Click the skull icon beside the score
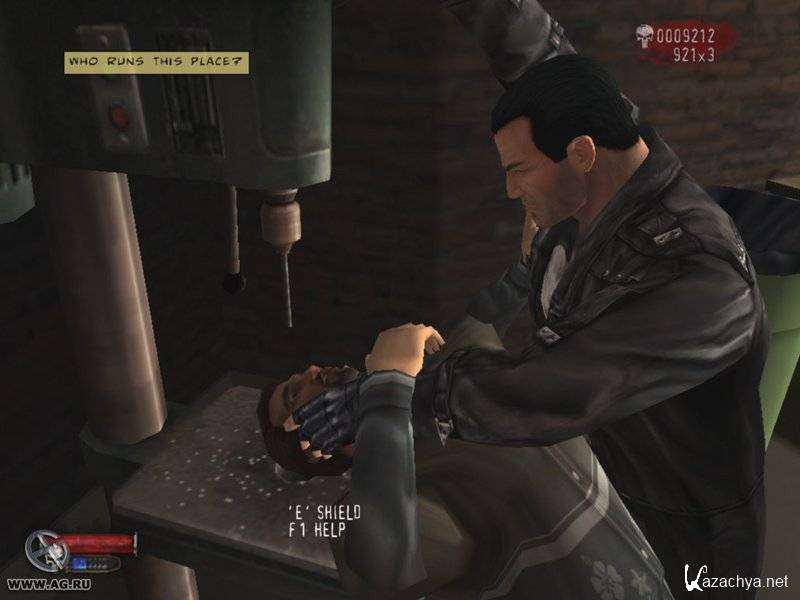 [647, 38]
